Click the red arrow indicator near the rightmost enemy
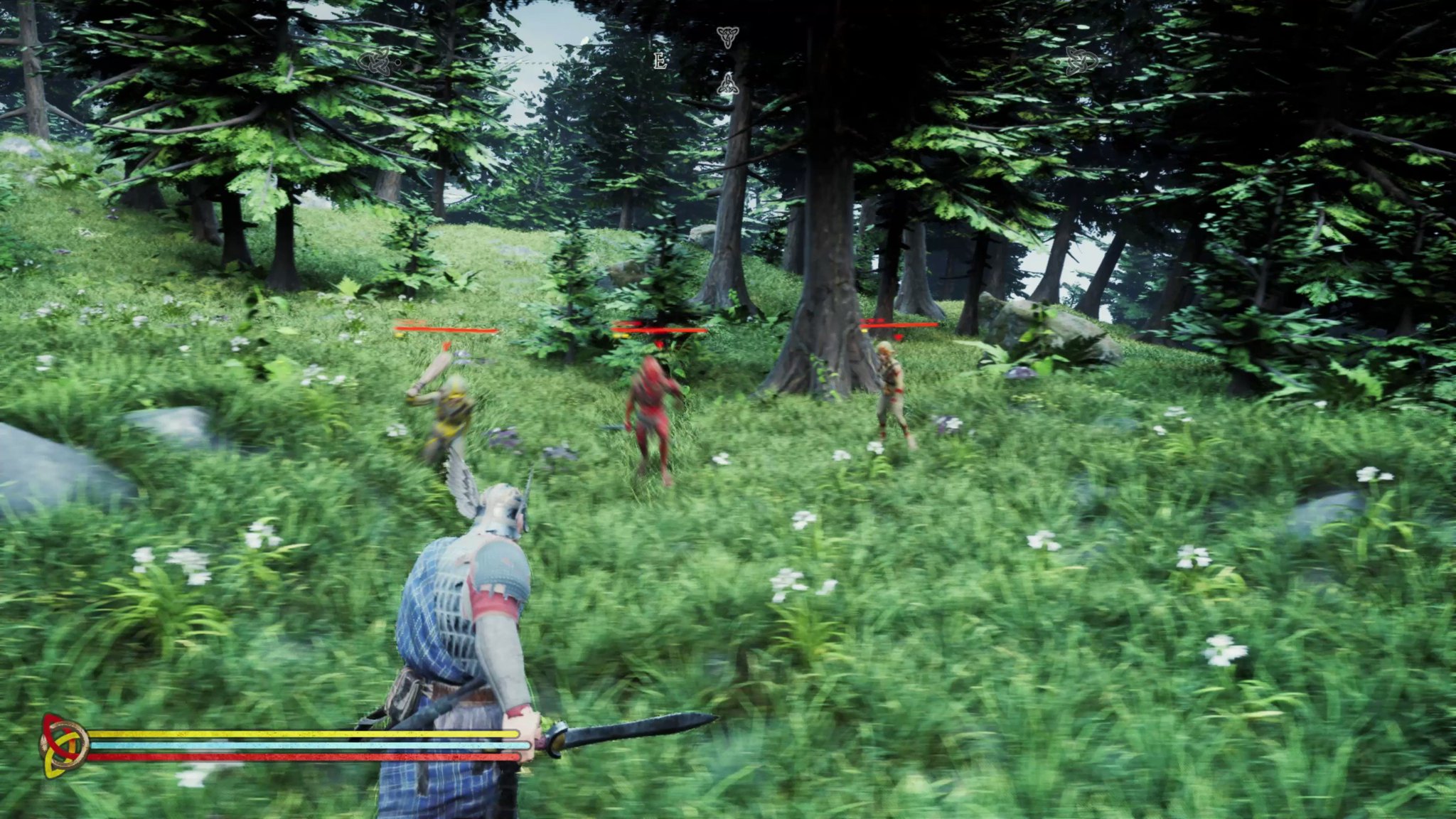The width and height of the screenshot is (1456, 819). [898, 337]
